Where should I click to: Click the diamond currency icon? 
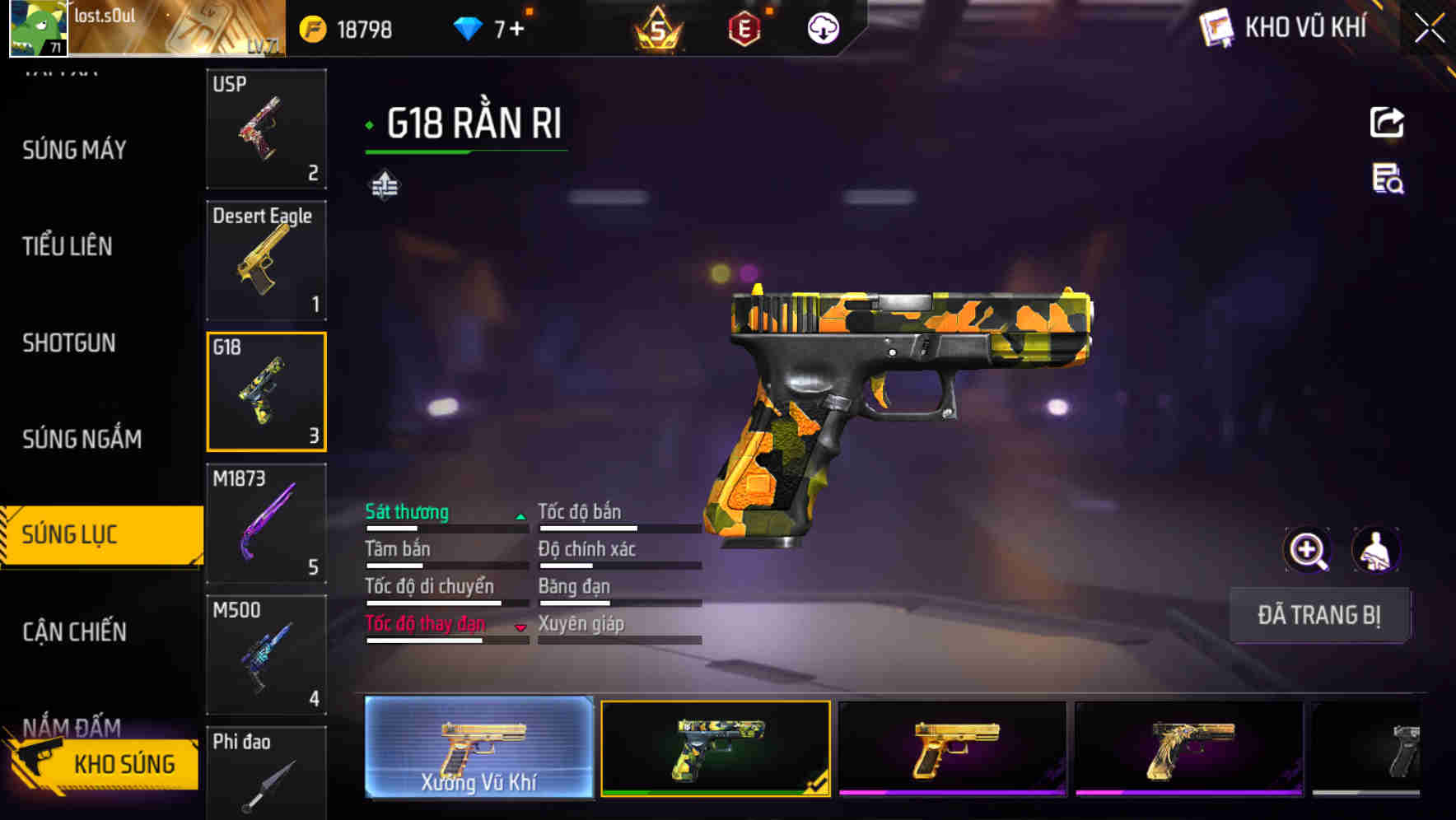point(468,27)
